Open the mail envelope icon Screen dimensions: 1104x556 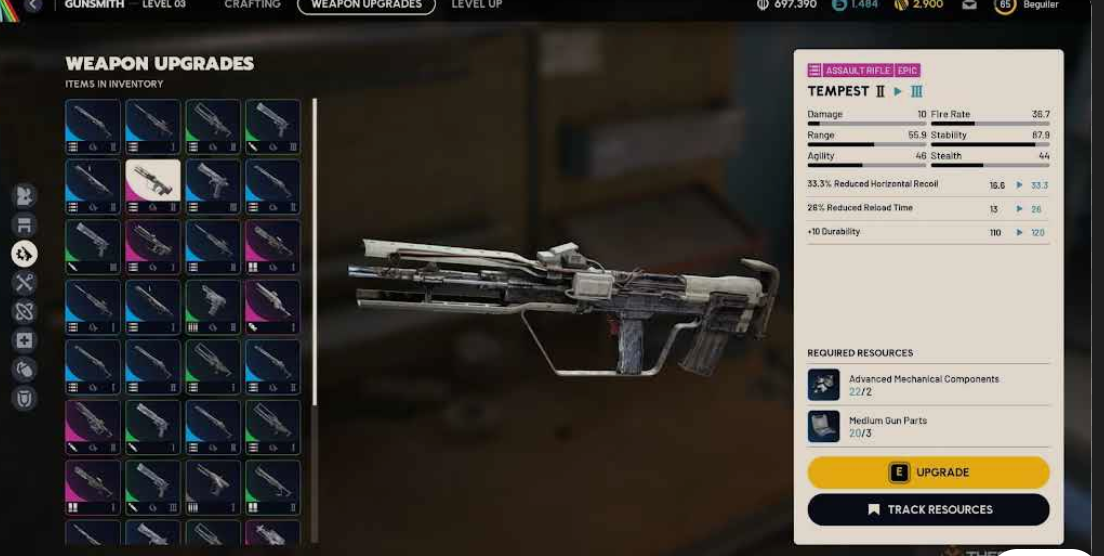pyautogui.click(x=969, y=6)
